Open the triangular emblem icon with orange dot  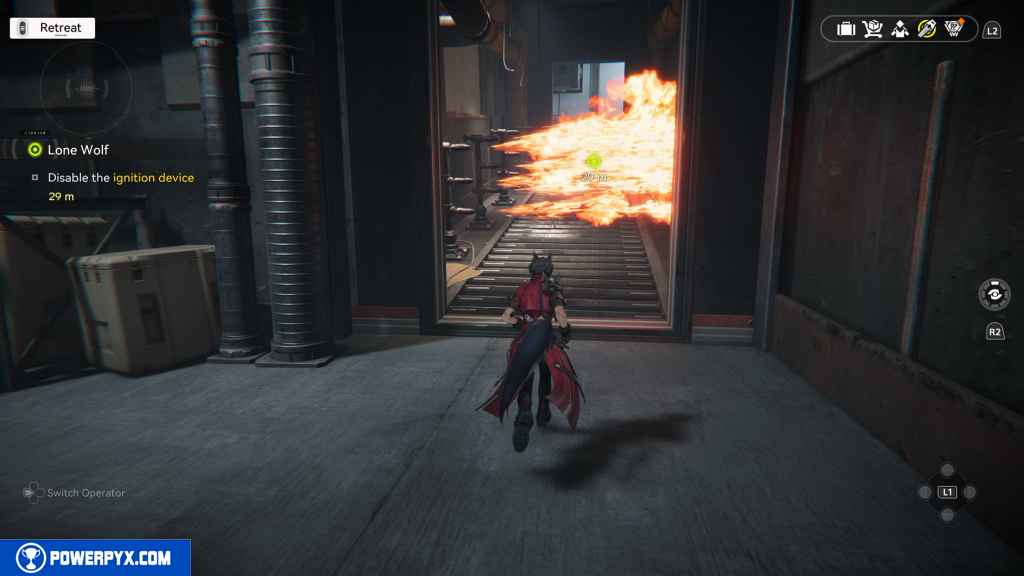click(955, 29)
